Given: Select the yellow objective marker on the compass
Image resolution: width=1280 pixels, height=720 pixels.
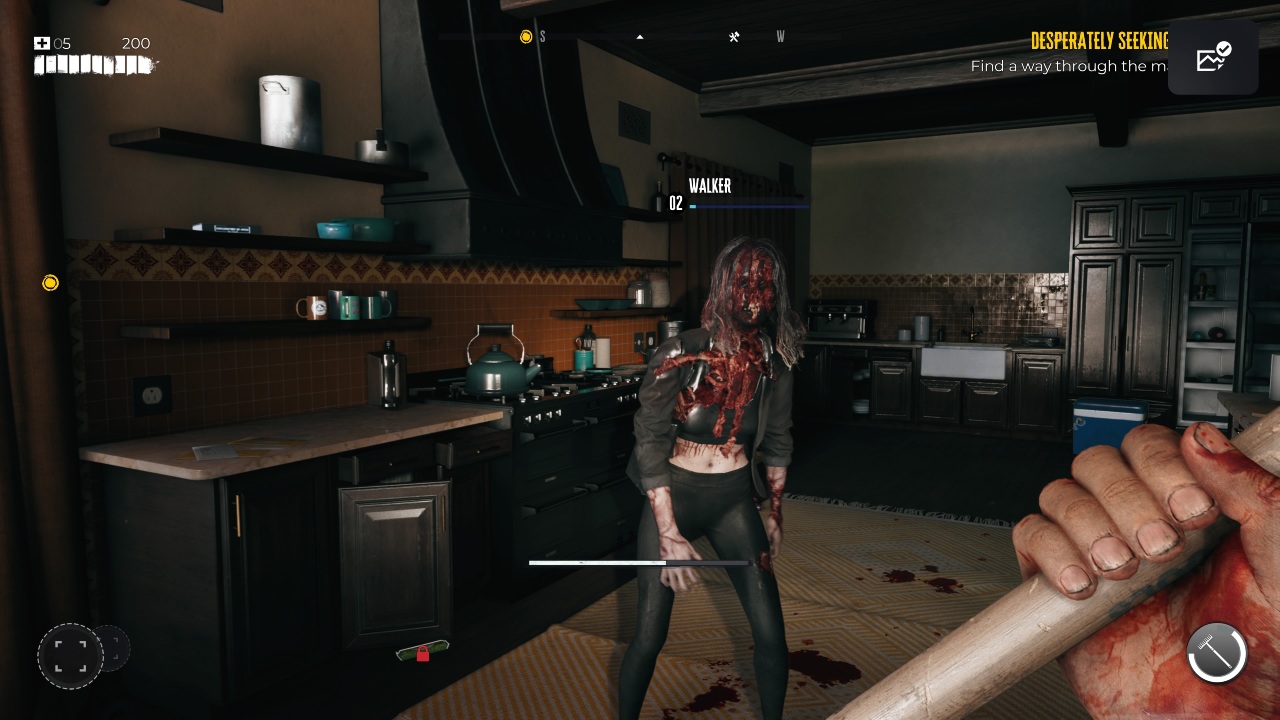Looking at the screenshot, I should [526, 37].
